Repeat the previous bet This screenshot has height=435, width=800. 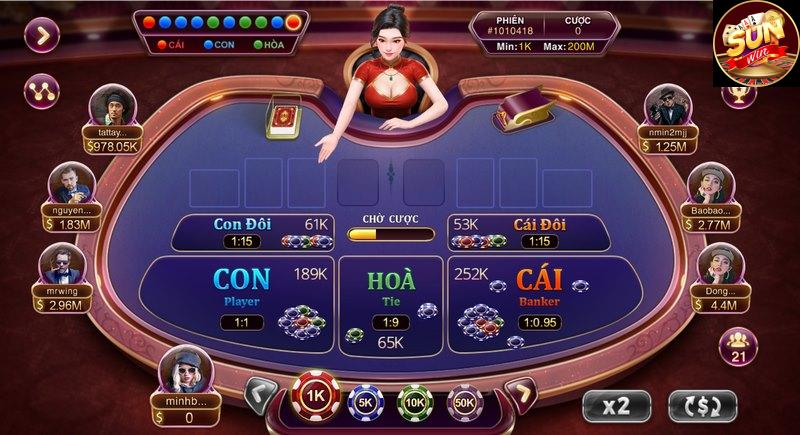(x=703, y=405)
